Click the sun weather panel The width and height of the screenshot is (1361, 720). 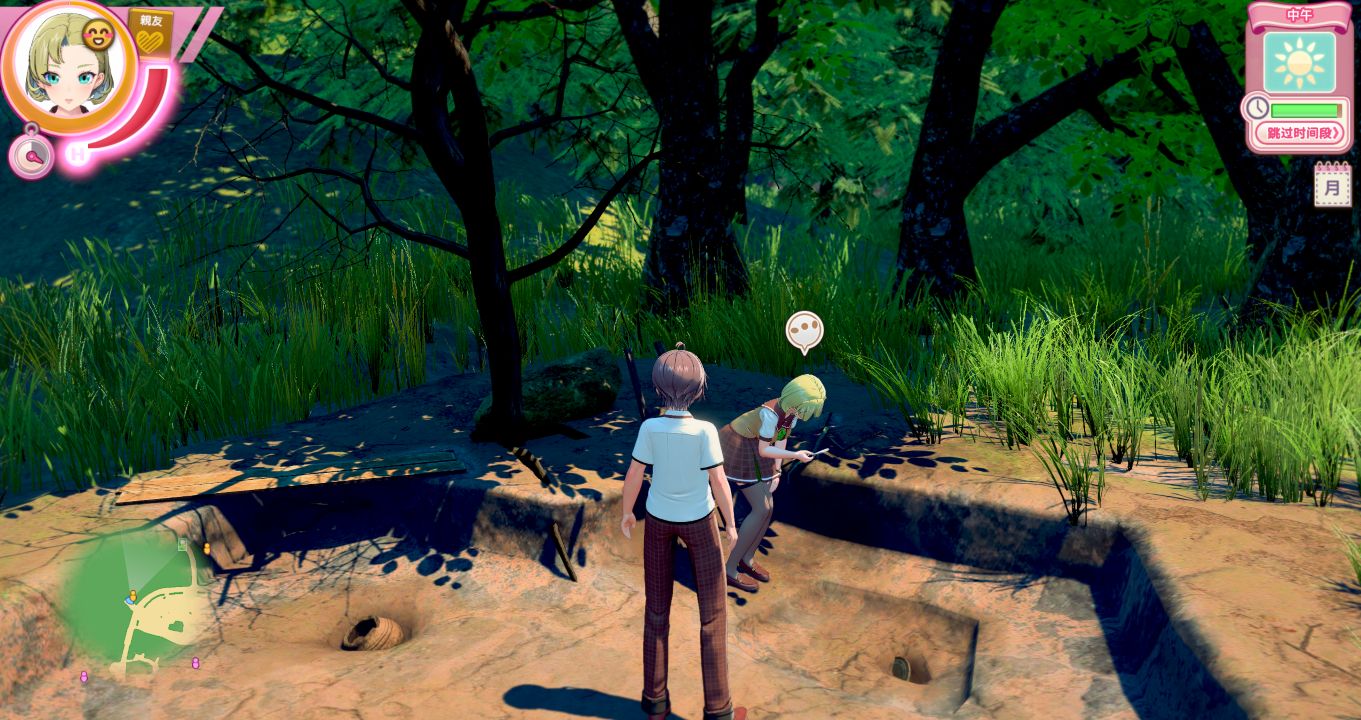tap(1299, 62)
